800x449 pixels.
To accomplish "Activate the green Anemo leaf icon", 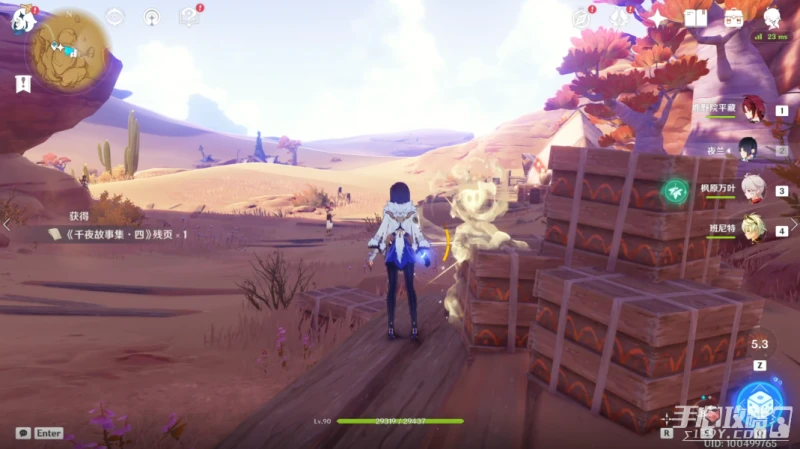I will [x=676, y=189].
